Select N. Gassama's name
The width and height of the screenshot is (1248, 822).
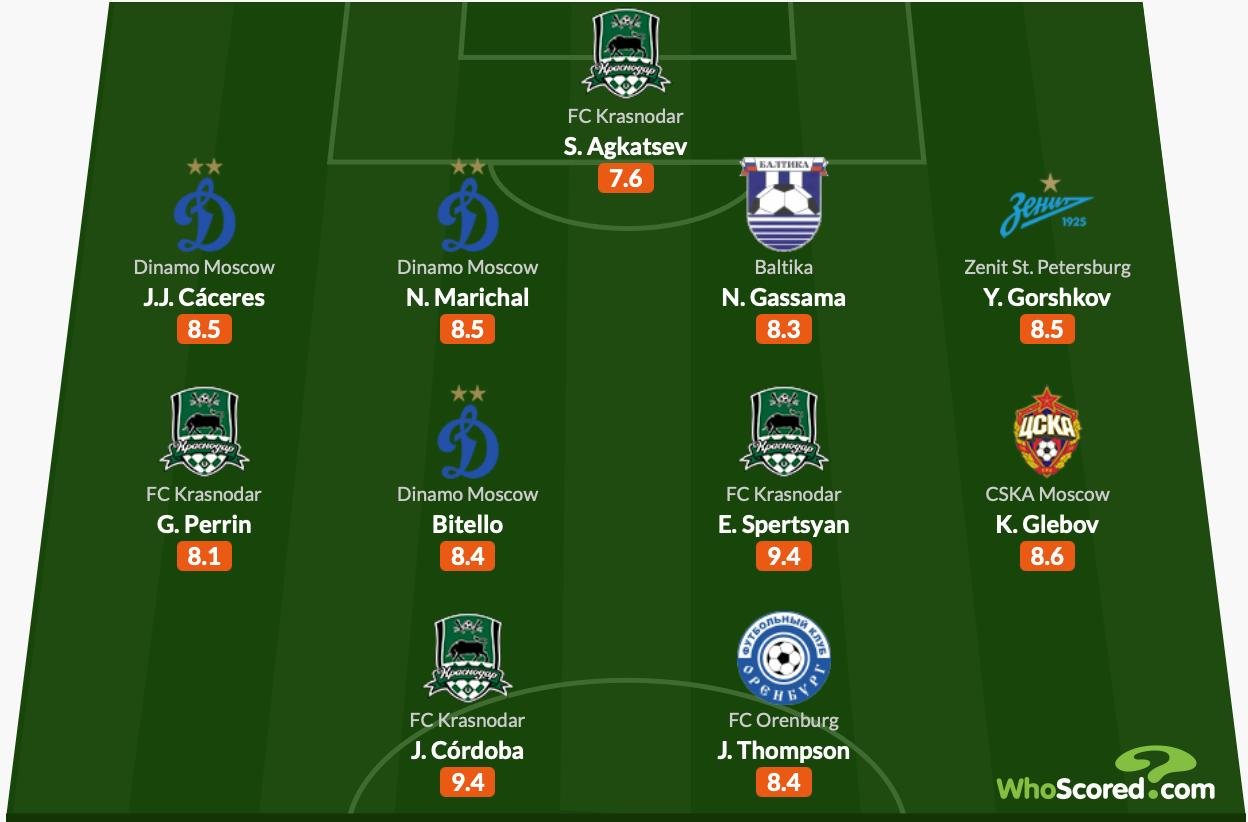783,297
